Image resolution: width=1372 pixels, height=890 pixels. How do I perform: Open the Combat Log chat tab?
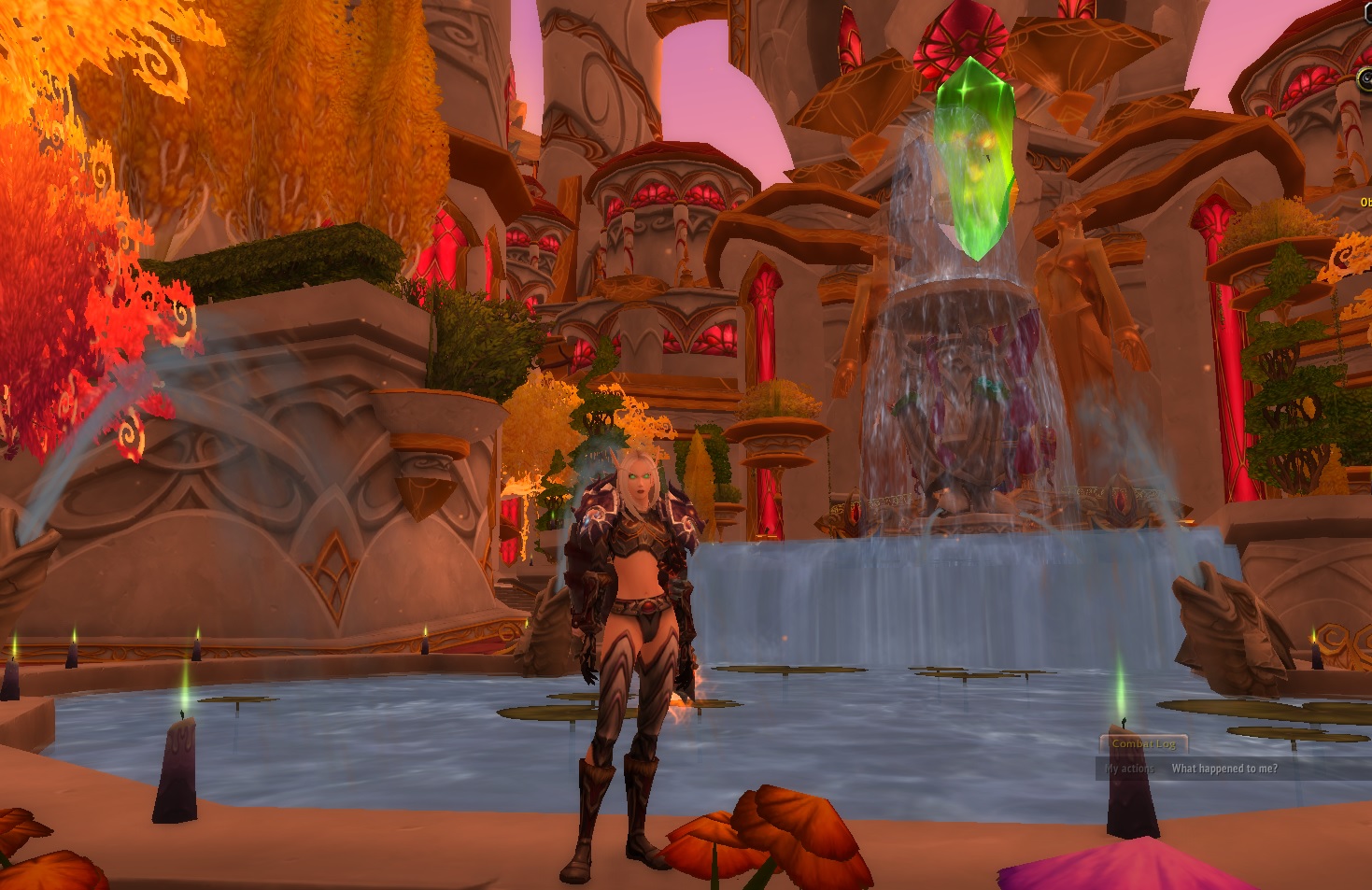[x=1143, y=744]
